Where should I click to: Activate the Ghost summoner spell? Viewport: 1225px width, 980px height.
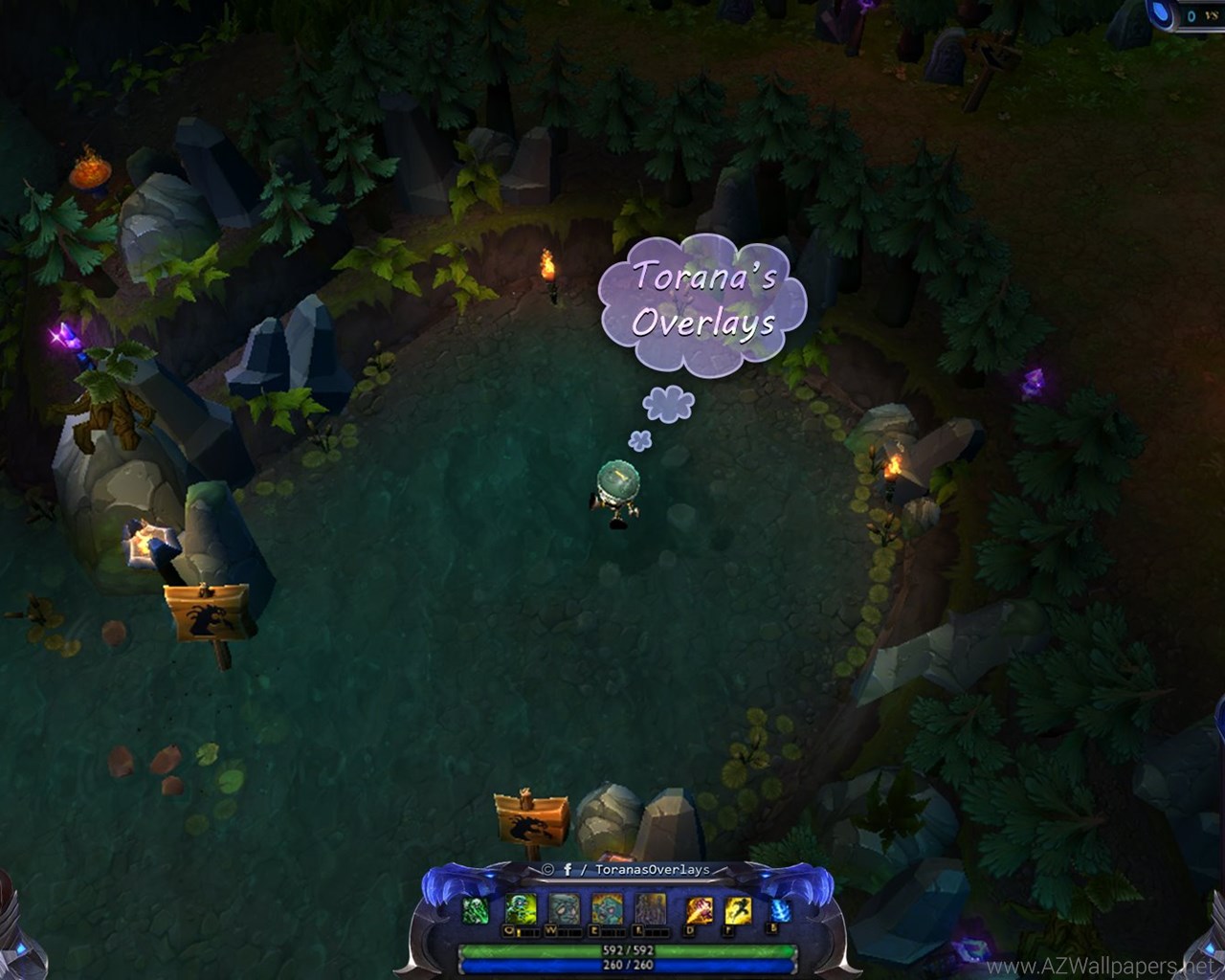pos(737,910)
